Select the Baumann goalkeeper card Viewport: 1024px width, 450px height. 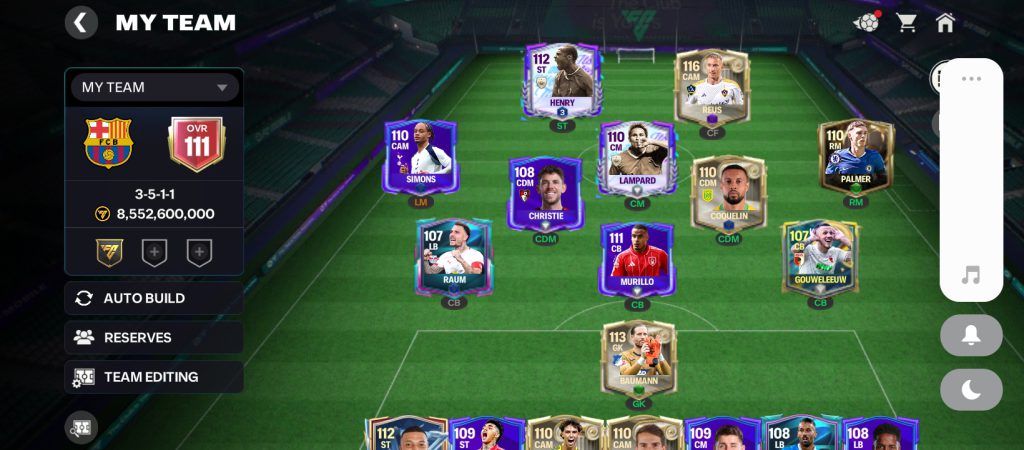pos(638,357)
